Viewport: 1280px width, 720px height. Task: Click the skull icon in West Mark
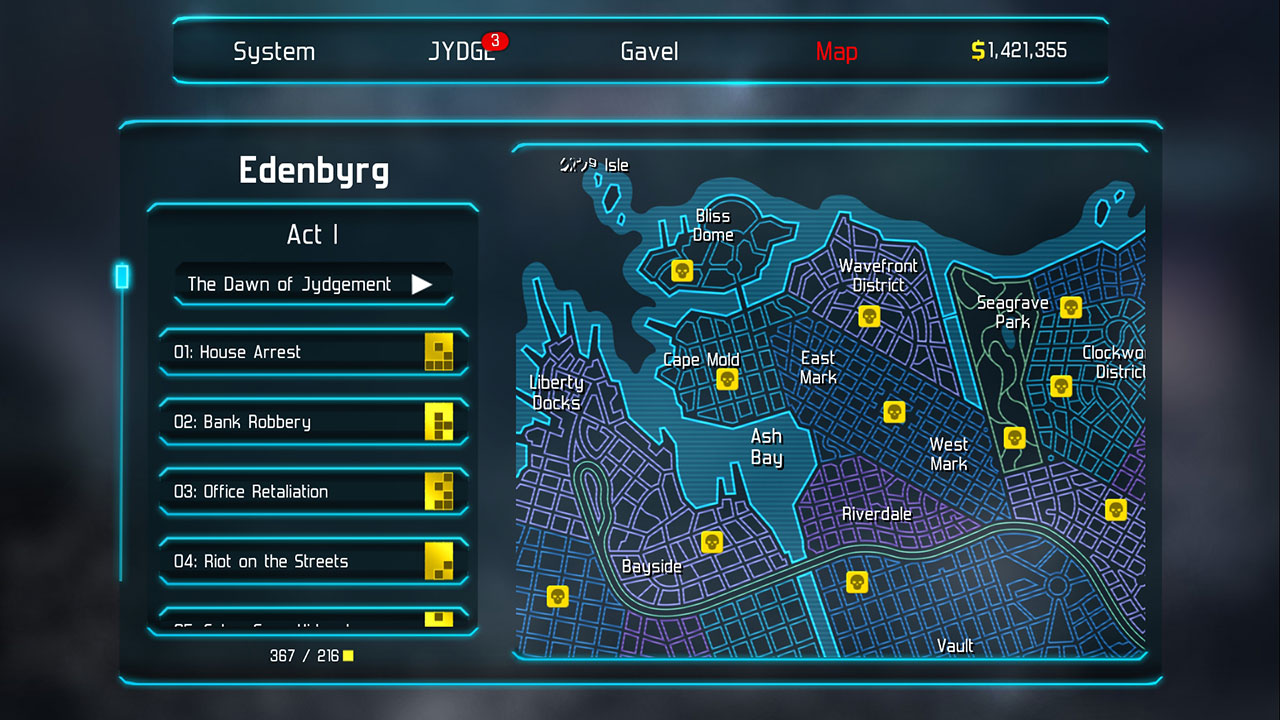(x=1015, y=437)
